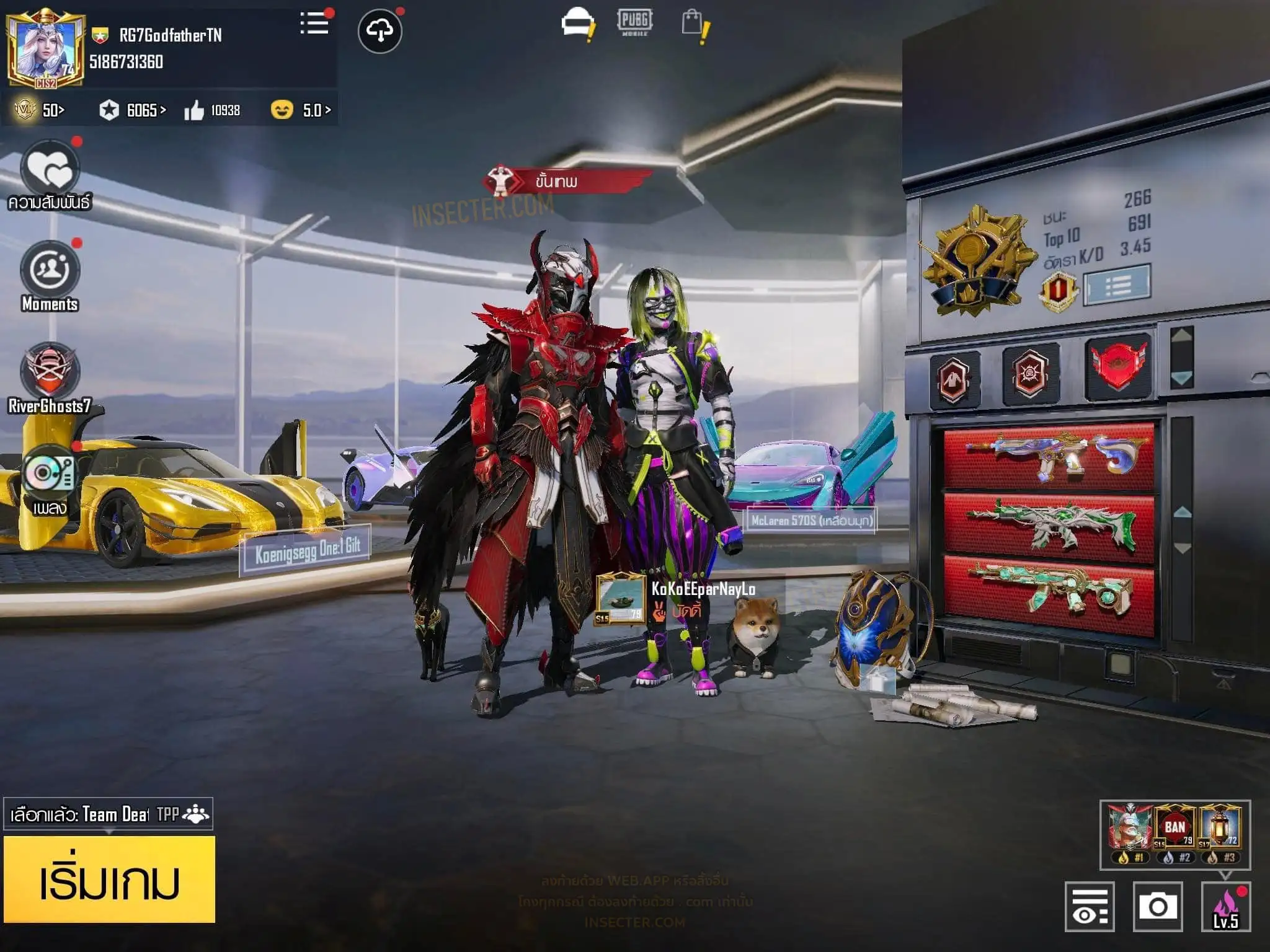The width and height of the screenshot is (1270, 952).
Task: Open the 6065 achievement points
Action: (x=133, y=110)
